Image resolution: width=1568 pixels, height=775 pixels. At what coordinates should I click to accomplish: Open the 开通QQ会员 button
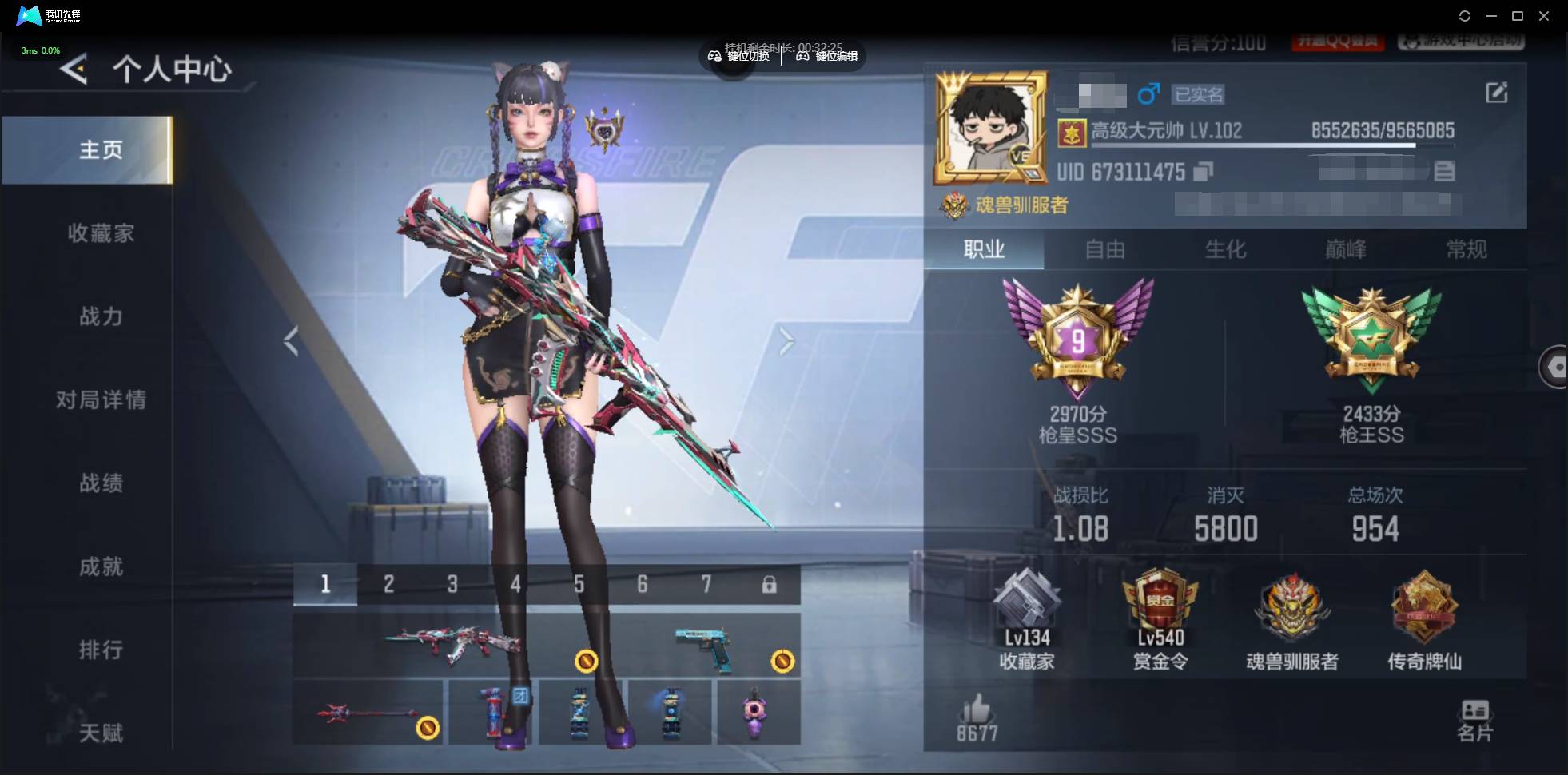pyautogui.click(x=1338, y=42)
